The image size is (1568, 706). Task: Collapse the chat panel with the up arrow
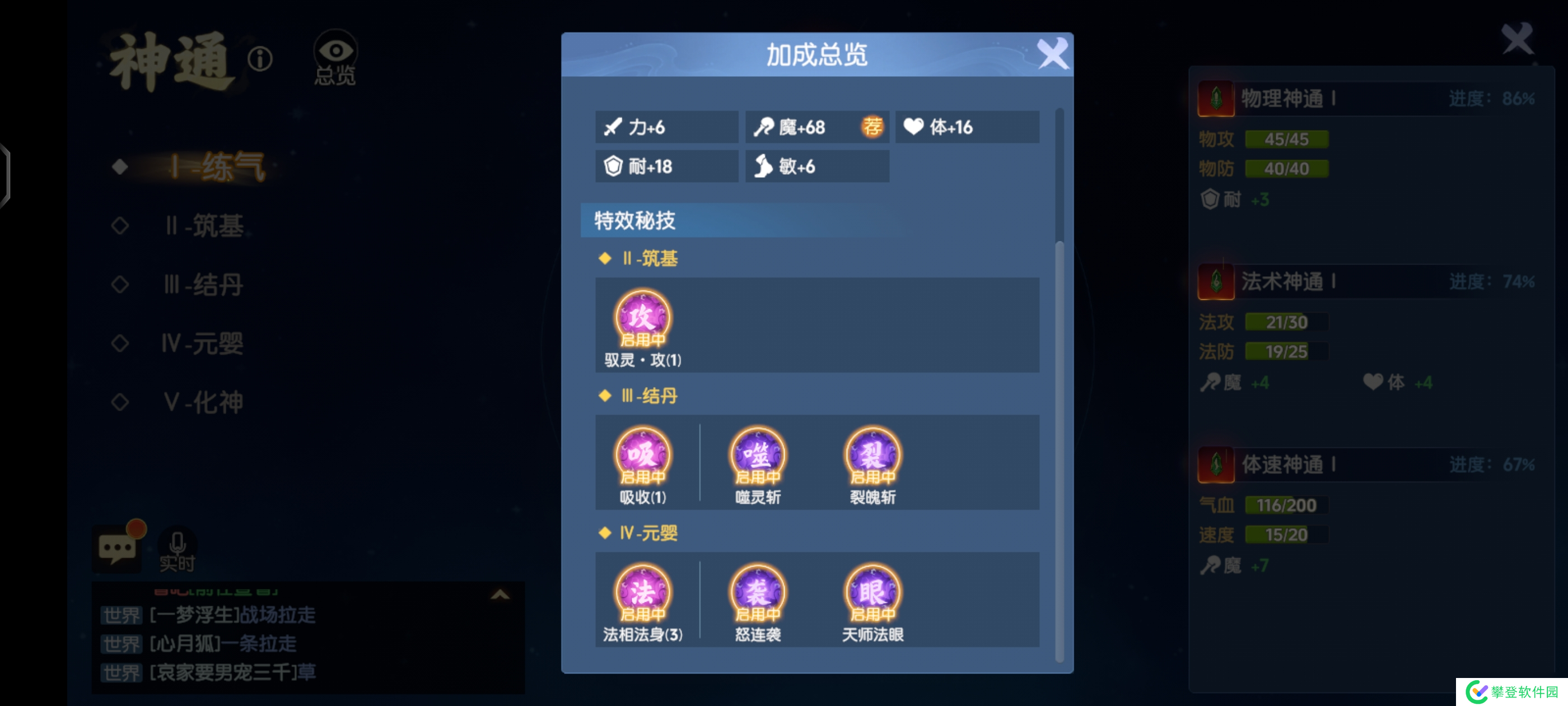point(500,594)
